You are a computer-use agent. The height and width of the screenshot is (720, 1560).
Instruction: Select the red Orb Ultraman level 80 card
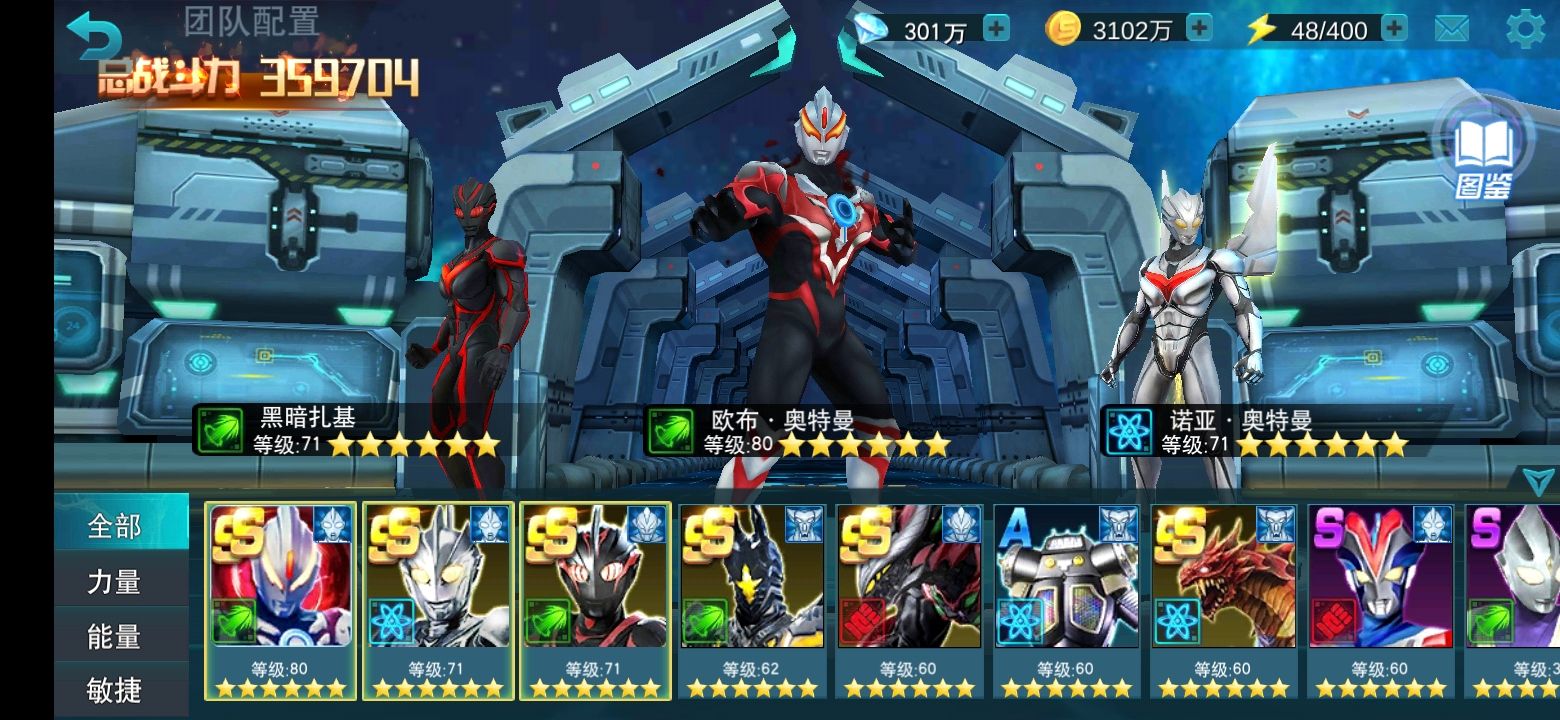[x=281, y=600]
